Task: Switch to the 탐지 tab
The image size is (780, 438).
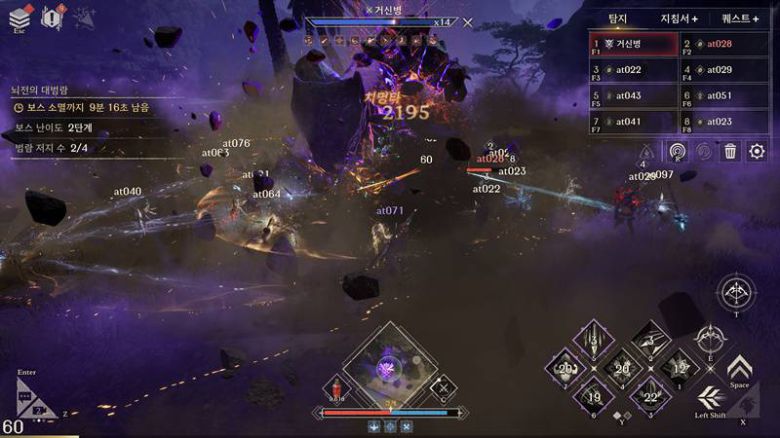Action: point(618,19)
